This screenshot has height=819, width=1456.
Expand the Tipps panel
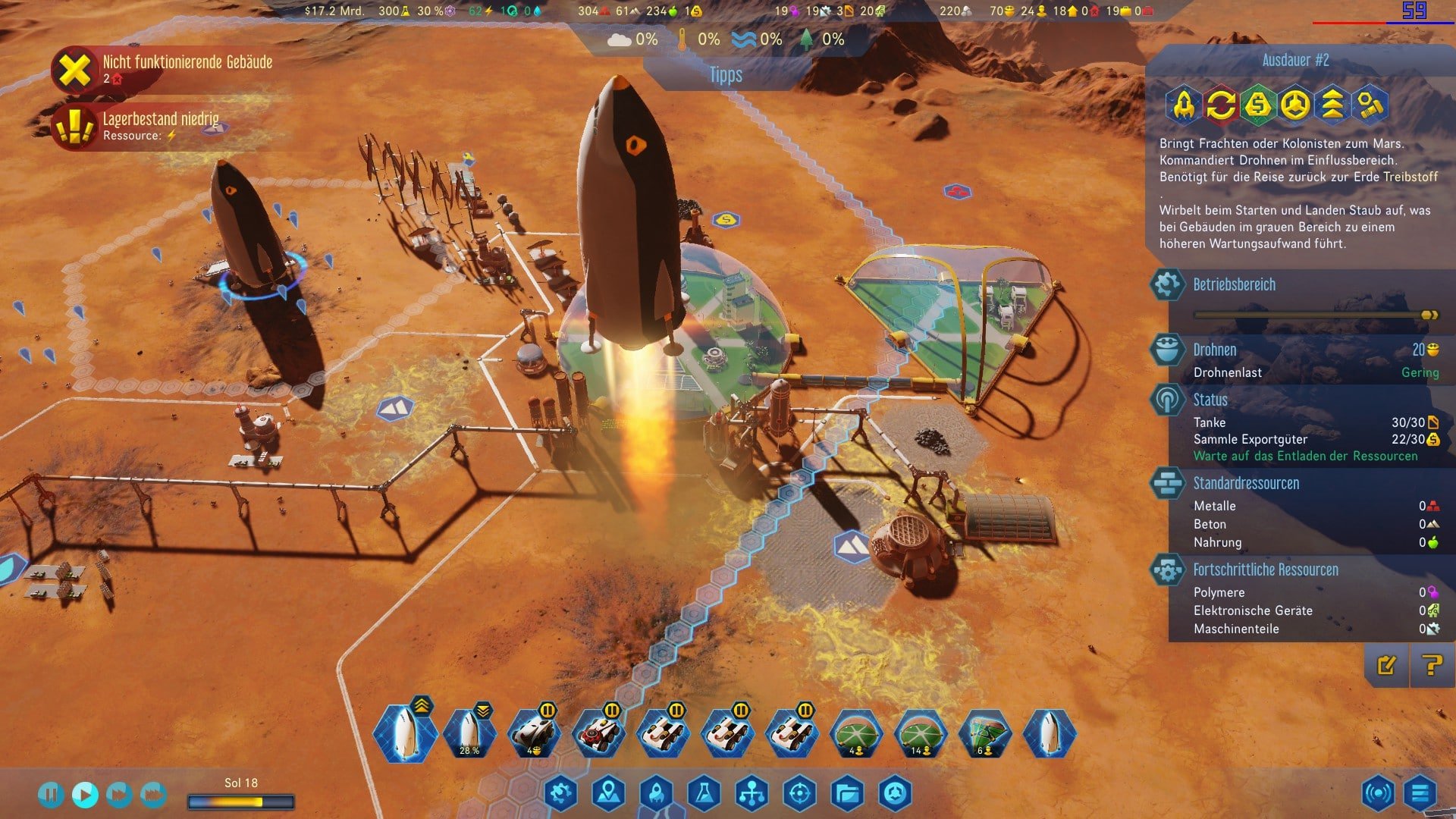coord(726,75)
